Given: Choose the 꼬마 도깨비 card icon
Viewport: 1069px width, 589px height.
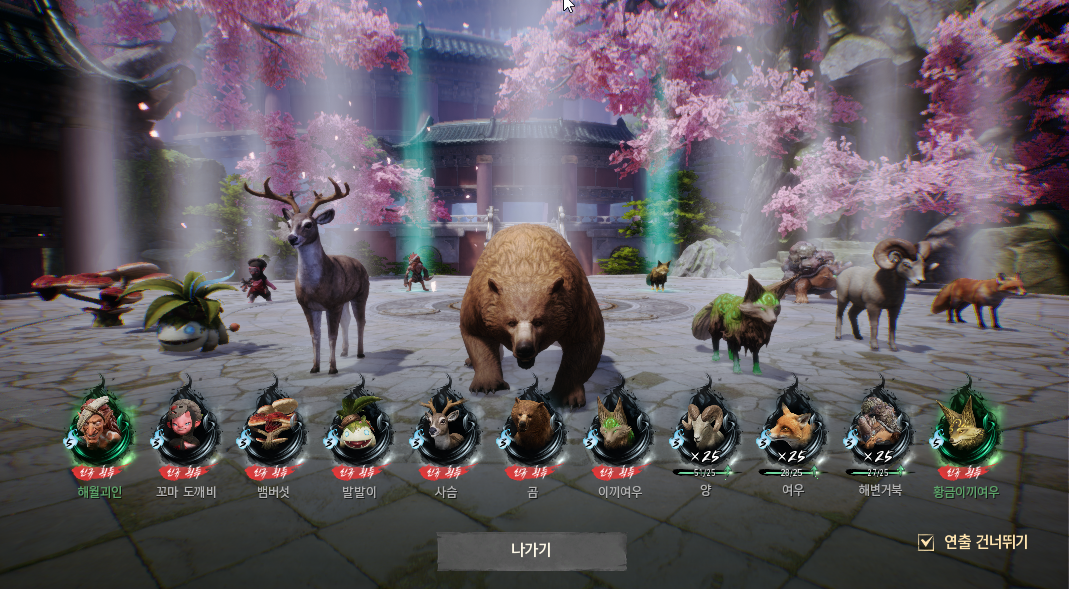Looking at the screenshot, I should pos(186,424).
